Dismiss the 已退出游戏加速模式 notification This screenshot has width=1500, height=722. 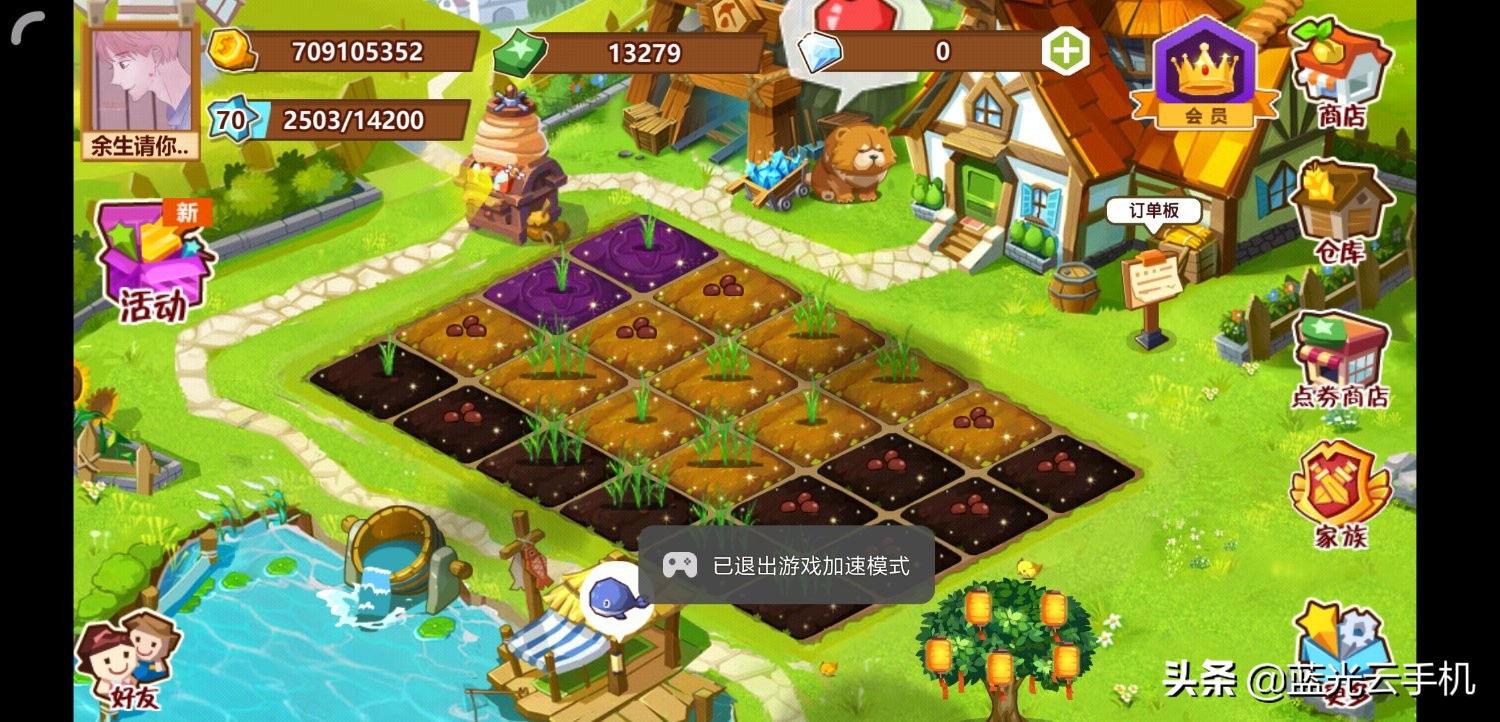[790, 565]
